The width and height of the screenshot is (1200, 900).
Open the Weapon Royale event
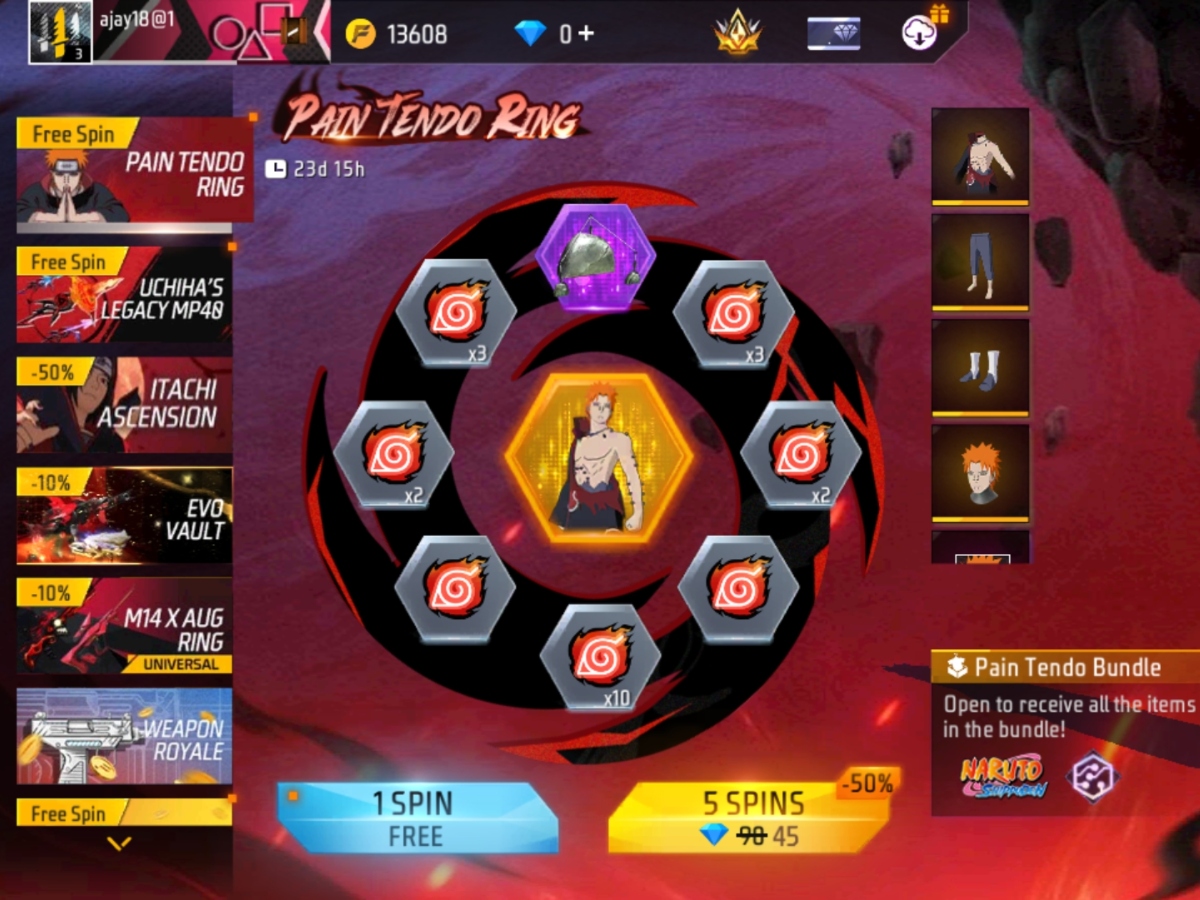124,736
